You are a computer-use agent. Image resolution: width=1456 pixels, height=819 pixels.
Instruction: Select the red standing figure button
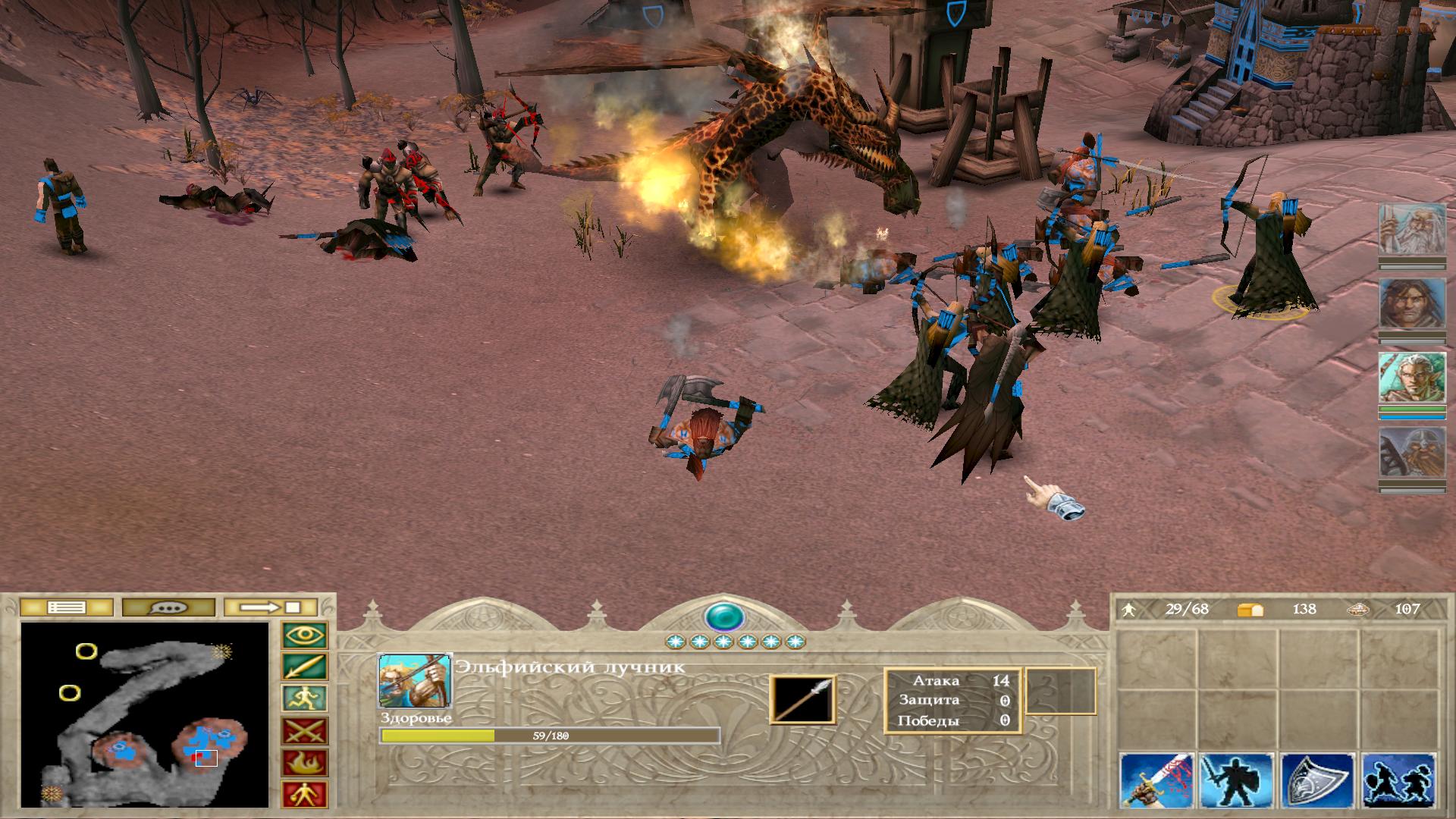(305, 794)
